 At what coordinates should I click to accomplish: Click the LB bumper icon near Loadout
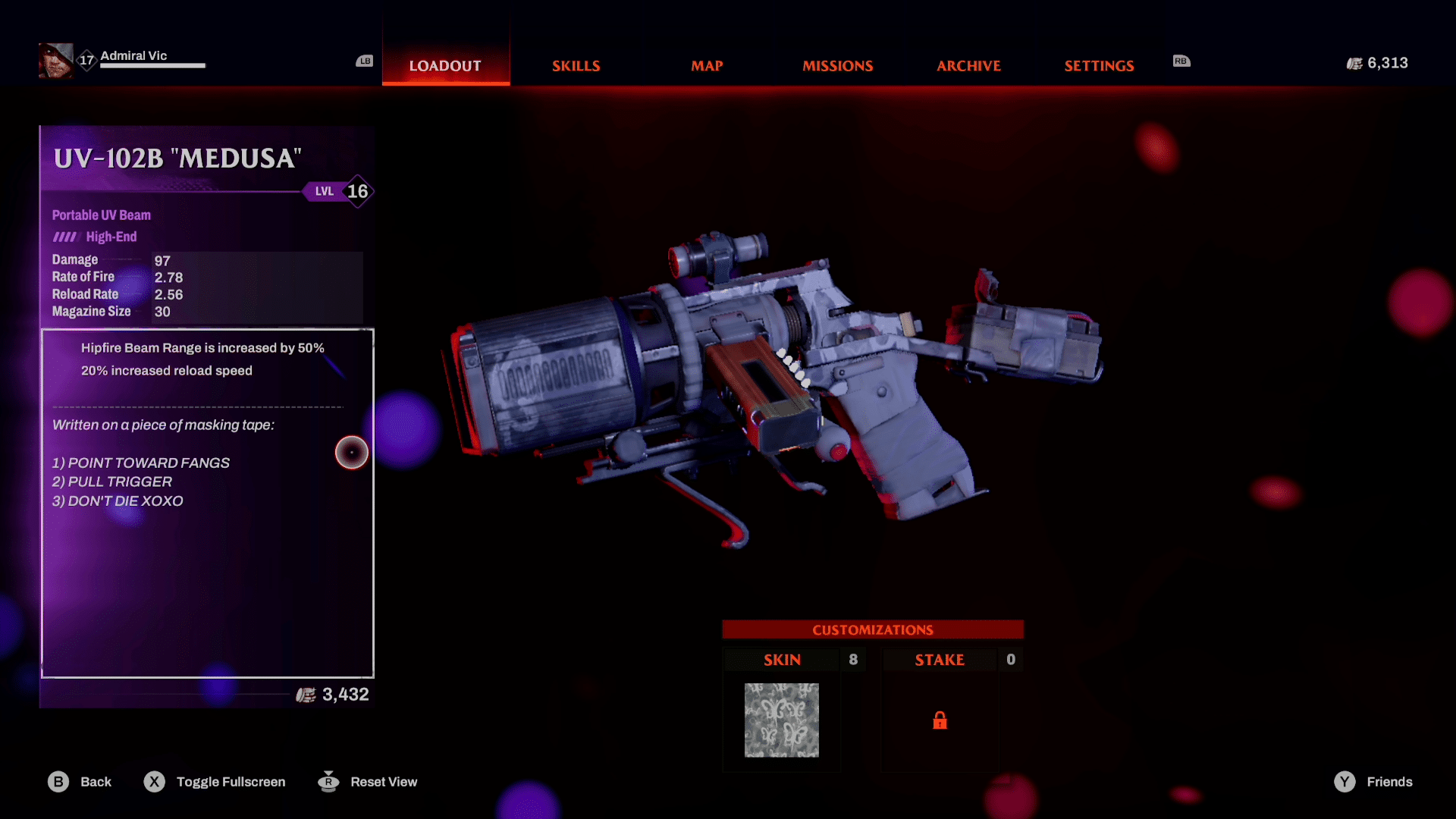(364, 61)
